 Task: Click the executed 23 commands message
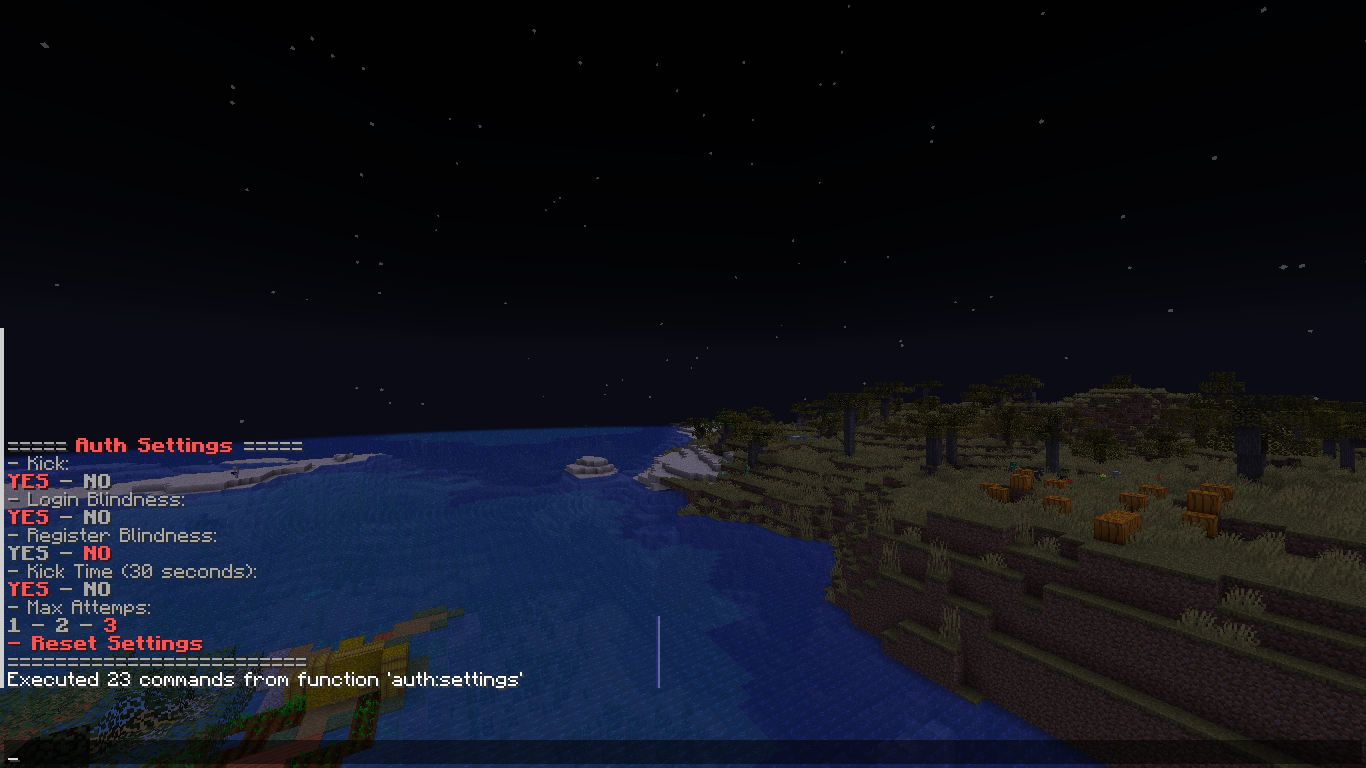265,679
